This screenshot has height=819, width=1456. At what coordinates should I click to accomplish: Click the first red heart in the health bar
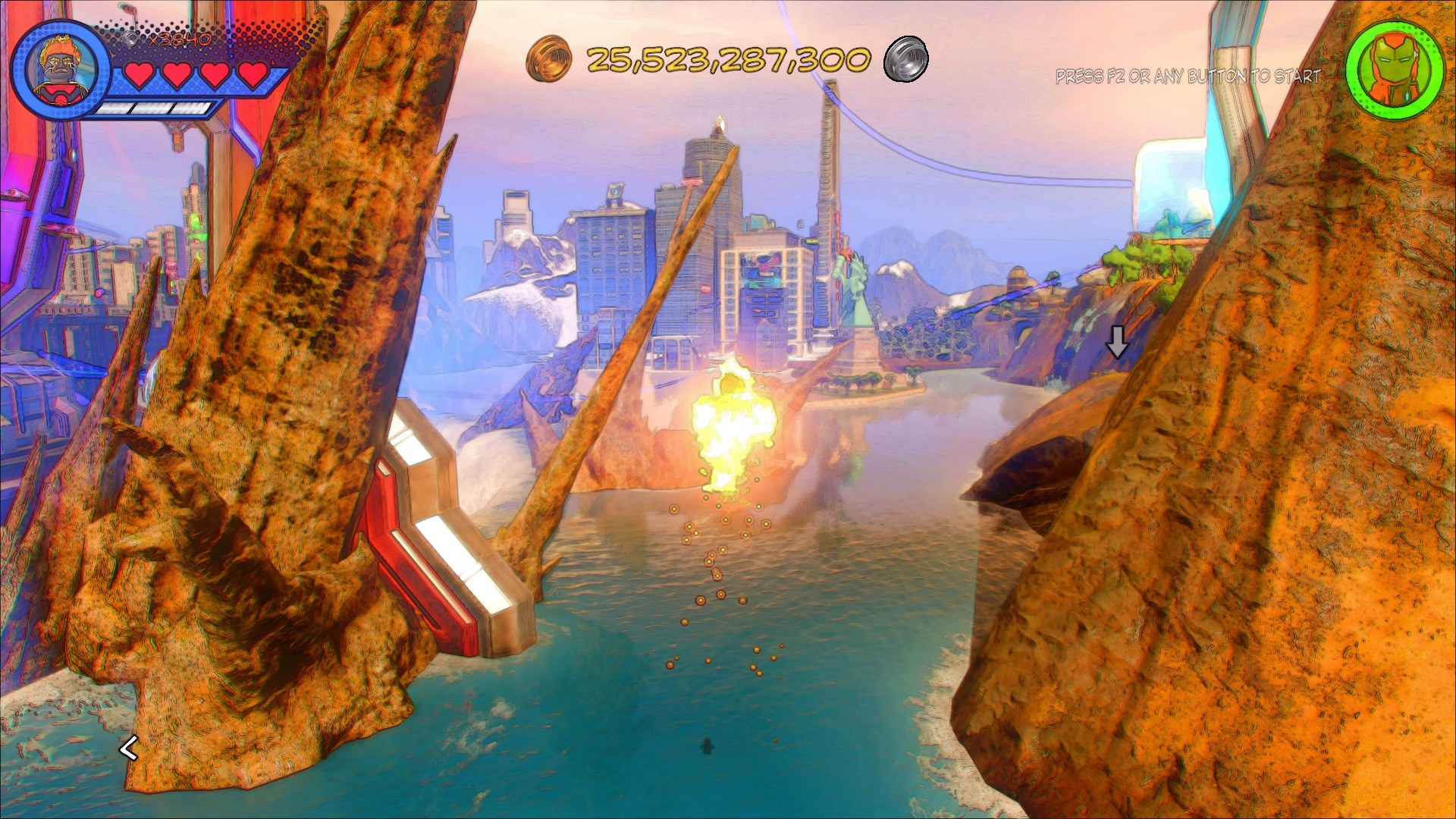(x=139, y=75)
